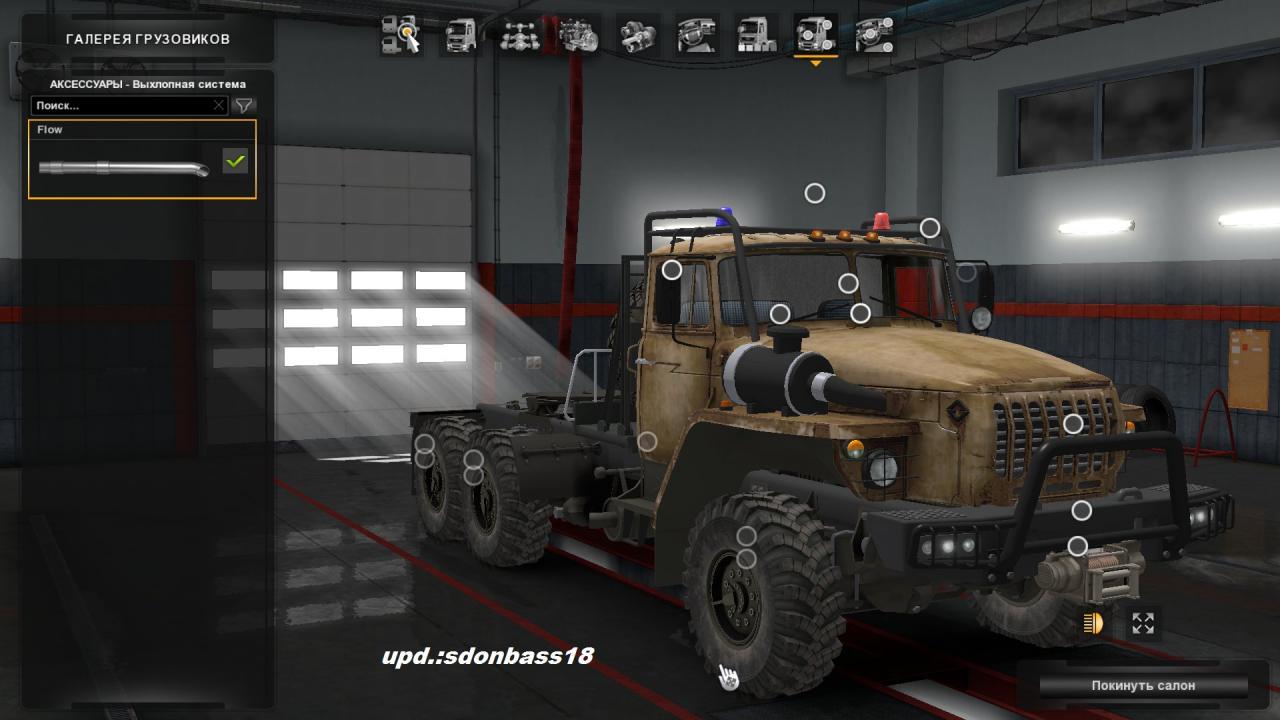This screenshot has height=720, width=1280.
Task: Switch to the engine upgrade tab
Action: coord(579,36)
